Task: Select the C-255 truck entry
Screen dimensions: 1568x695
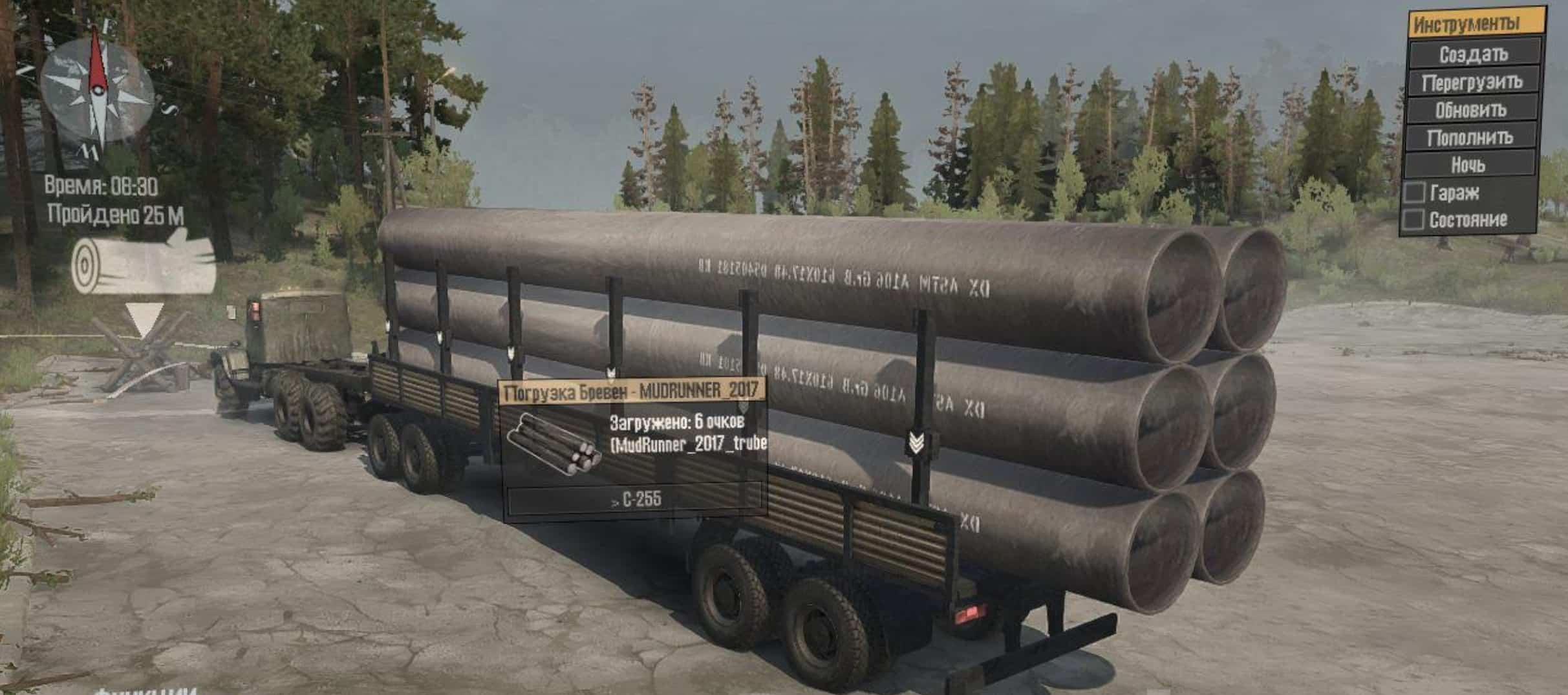Action: pos(636,500)
